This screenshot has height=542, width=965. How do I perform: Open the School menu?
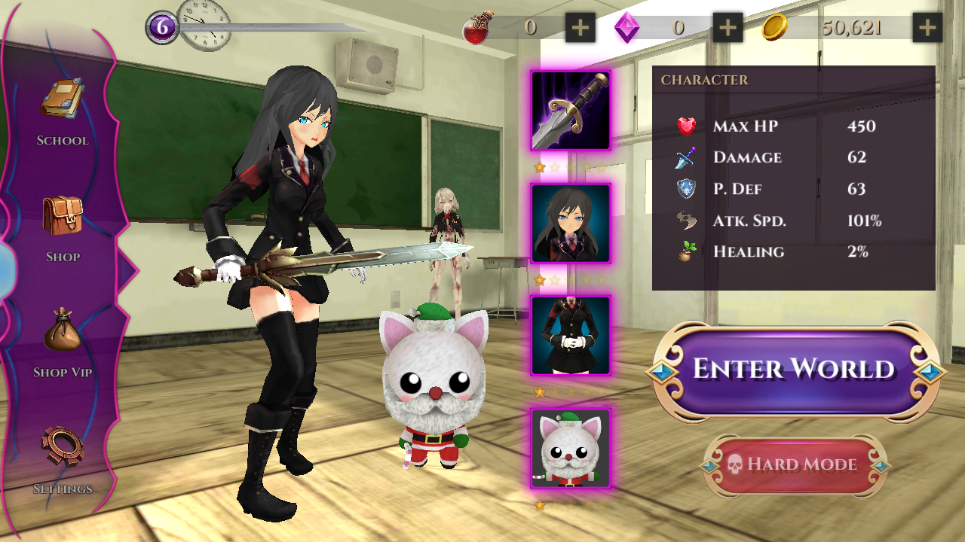62,110
